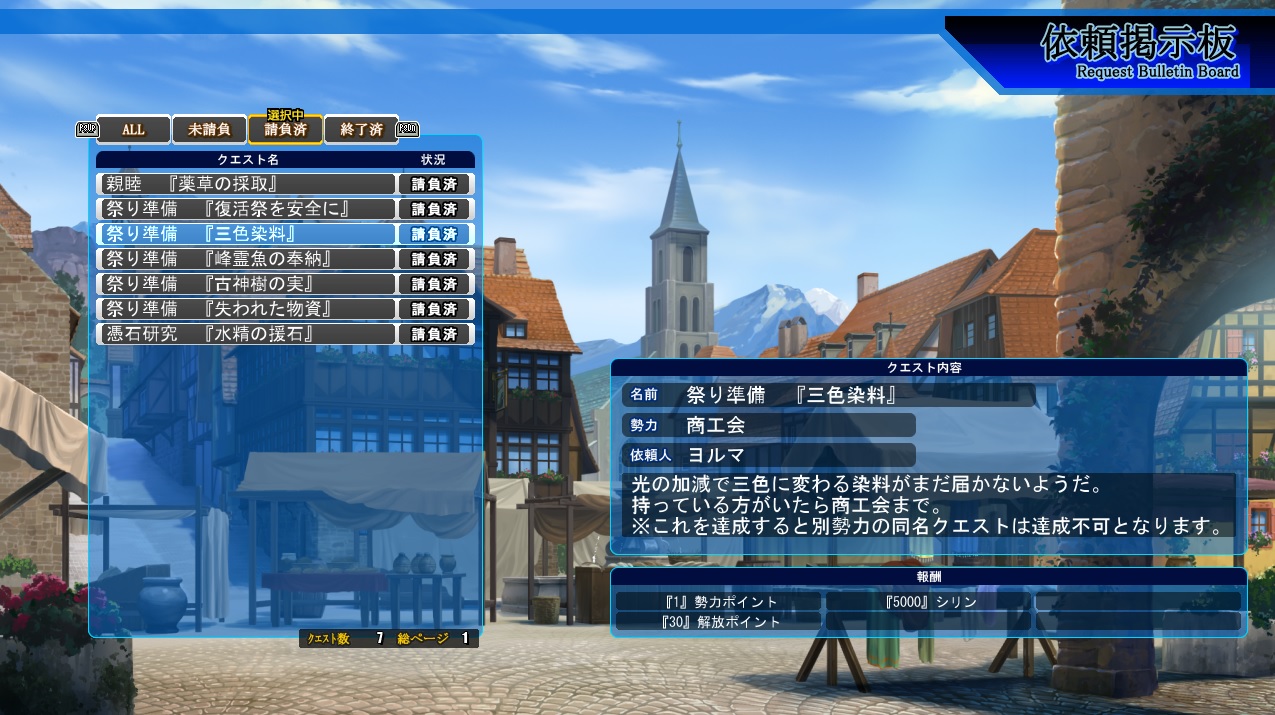
Task: Open the 未請負 tab
Action: pyautogui.click(x=209, y=130)
